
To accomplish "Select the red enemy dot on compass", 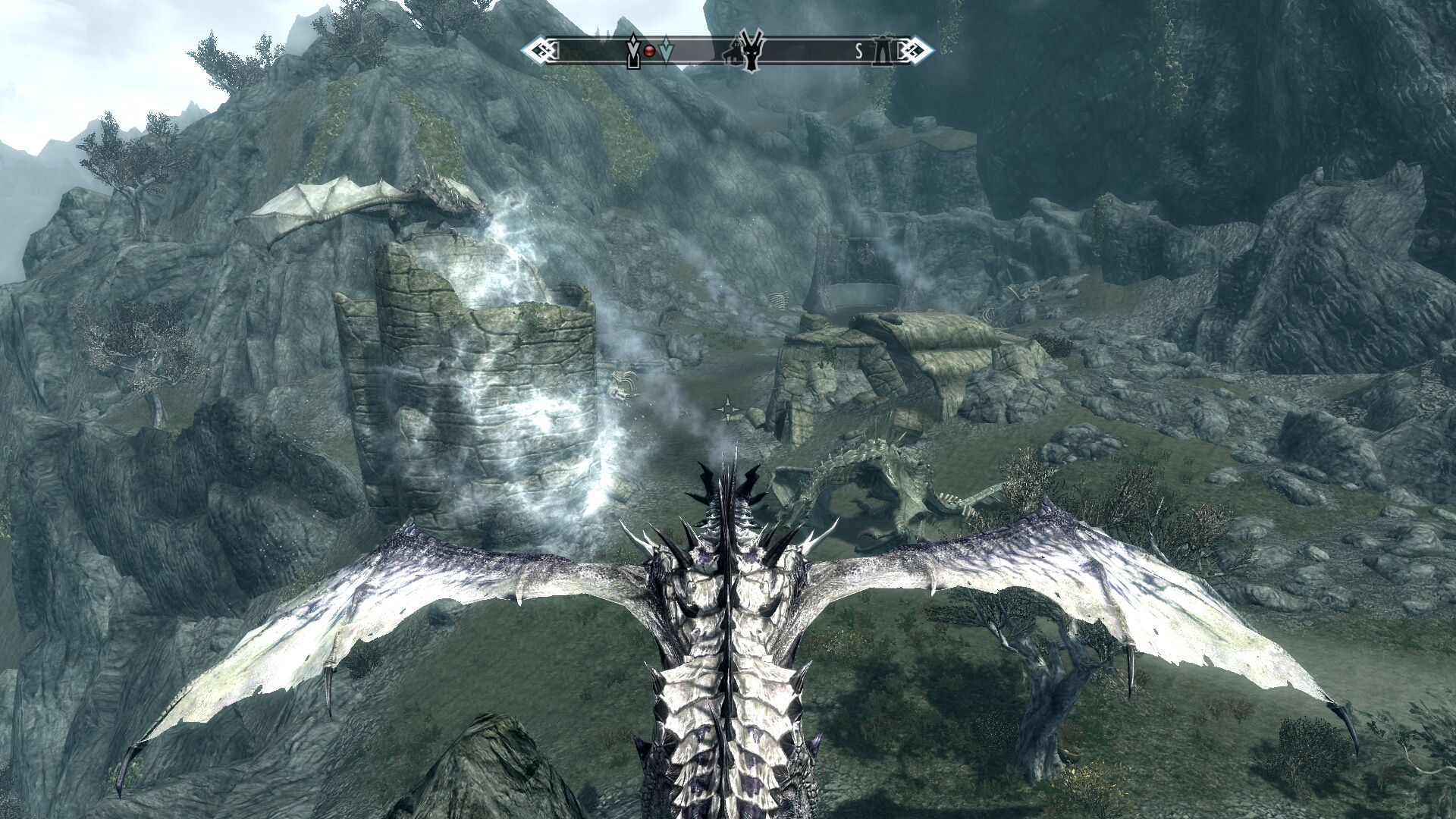I will (650, 51).
